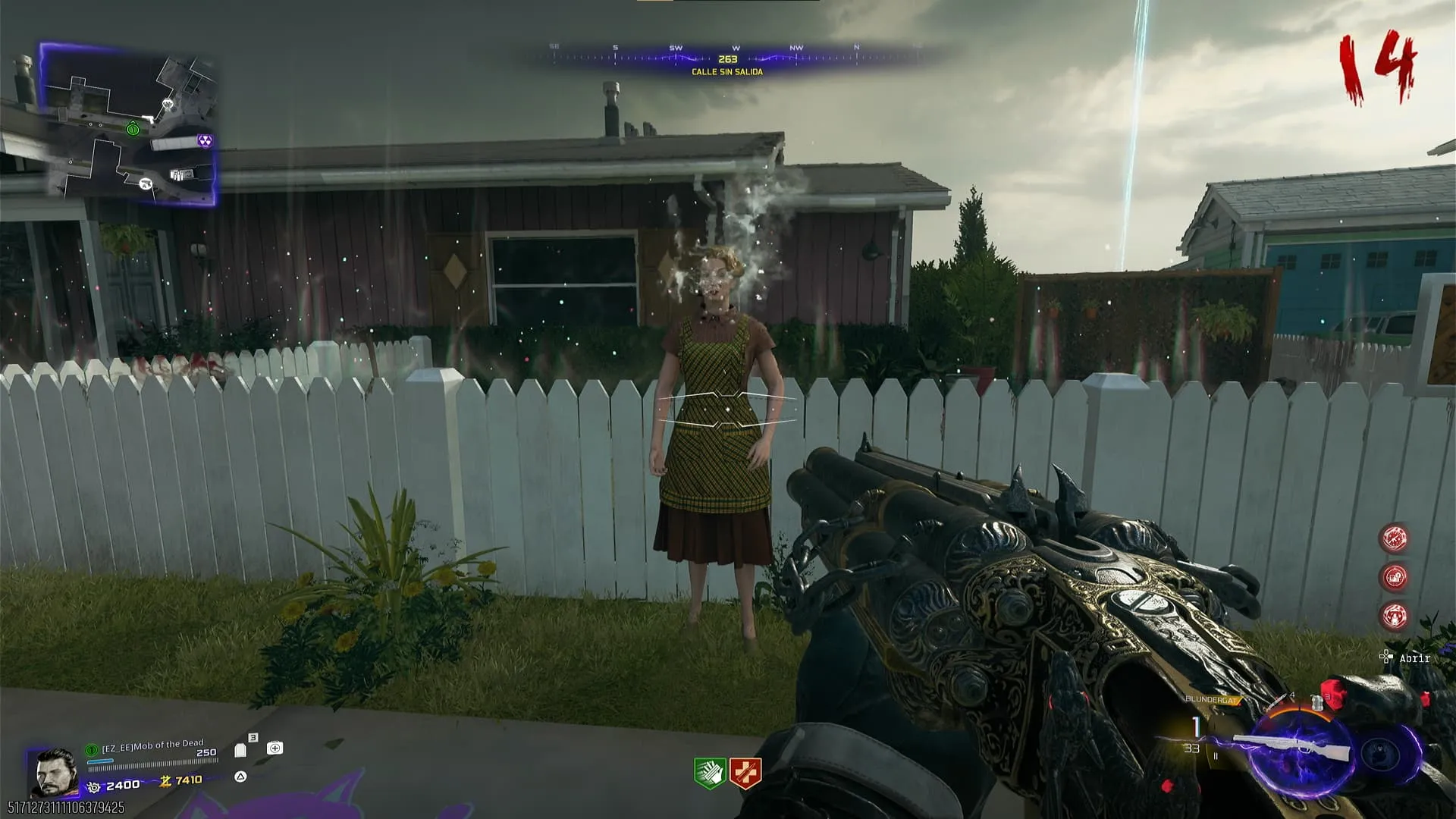The width and height of the screenshot is (1456, 819).
Task: Select the green hand perk icon
Action: pyautogui.click(x=710, y=773)
